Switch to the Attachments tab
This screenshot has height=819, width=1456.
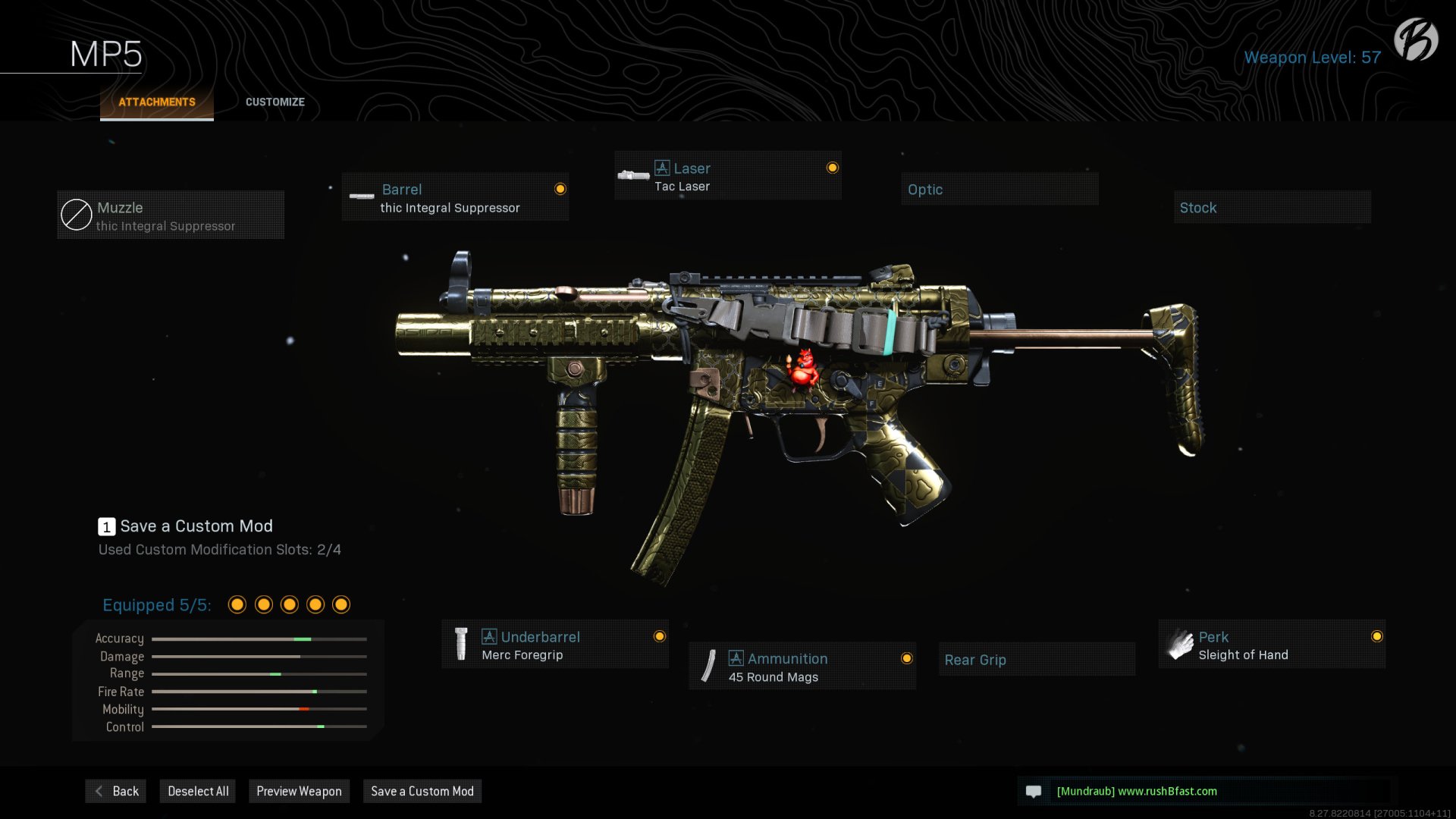pos(157,102)
